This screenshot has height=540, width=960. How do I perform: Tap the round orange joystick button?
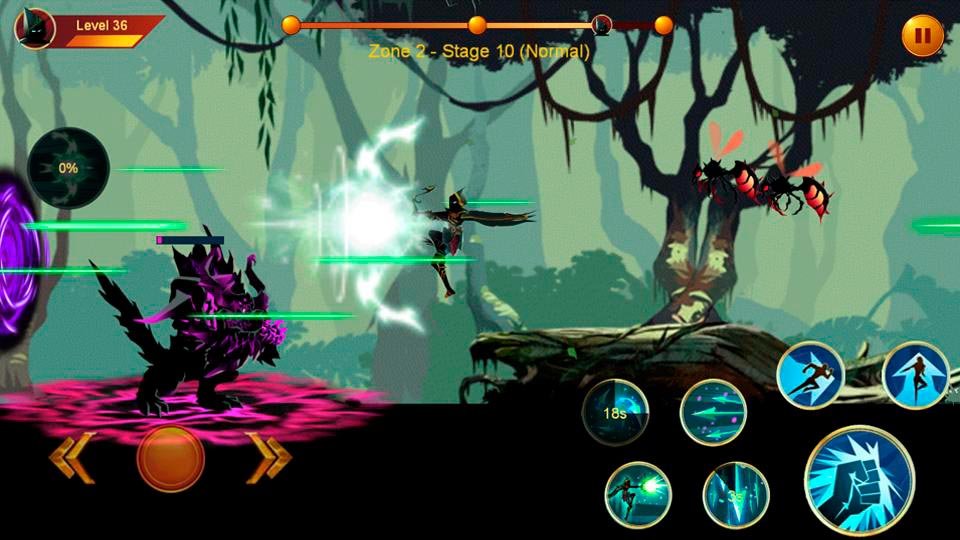tap(171, 459)
